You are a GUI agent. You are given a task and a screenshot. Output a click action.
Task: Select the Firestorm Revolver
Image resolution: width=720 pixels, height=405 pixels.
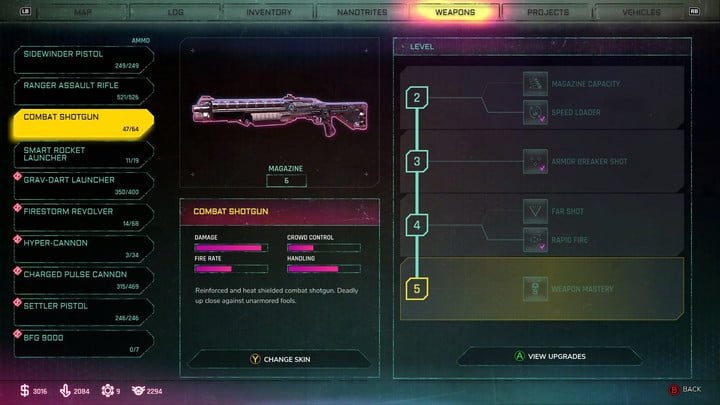[x=82, y=217]
